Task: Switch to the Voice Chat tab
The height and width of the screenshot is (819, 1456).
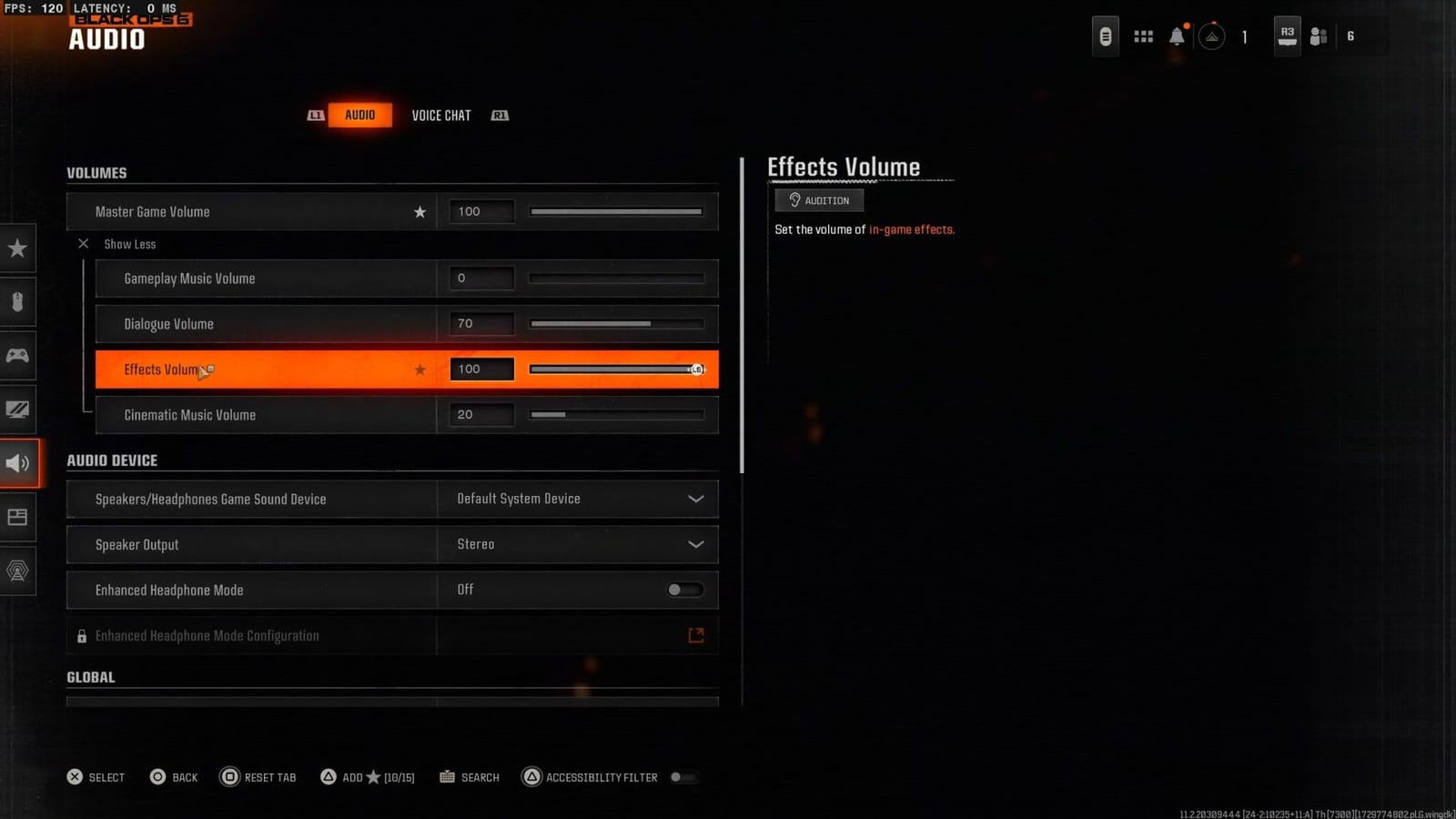Action: [441, 115]
